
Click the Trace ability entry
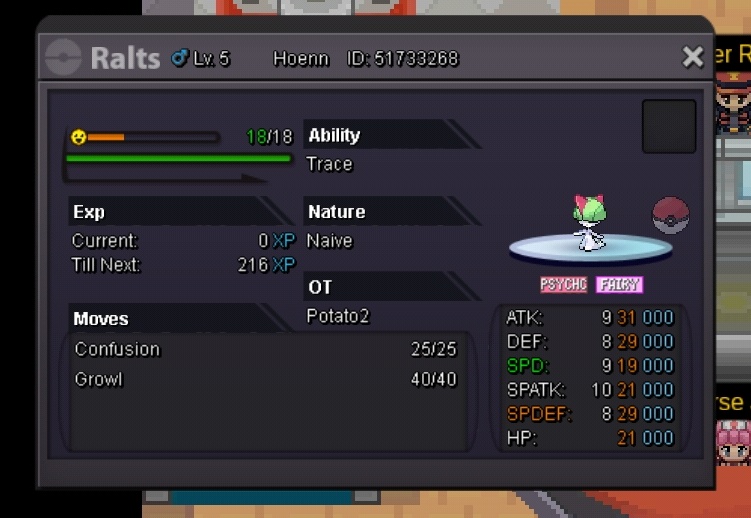coord(330,164)
